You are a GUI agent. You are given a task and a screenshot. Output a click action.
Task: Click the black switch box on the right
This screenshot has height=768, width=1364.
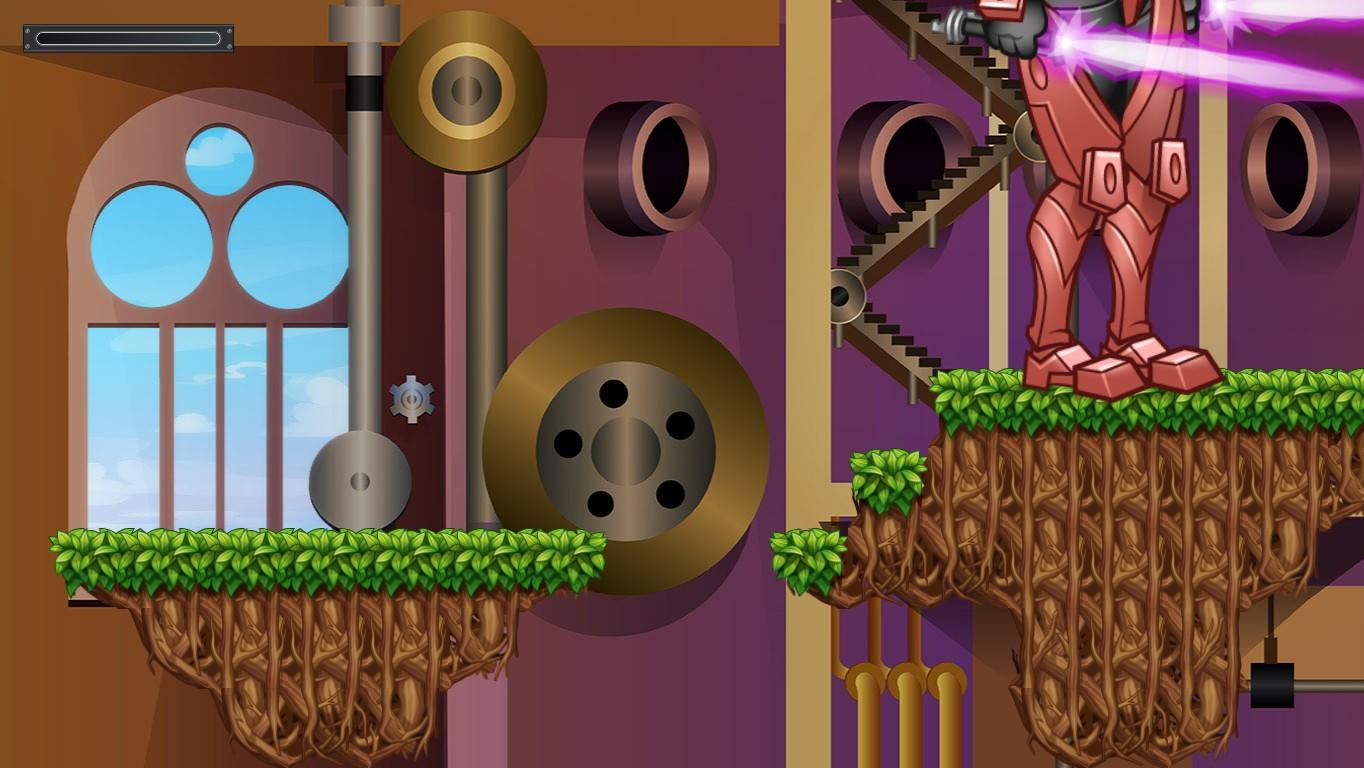click(x=1272, y=686)
